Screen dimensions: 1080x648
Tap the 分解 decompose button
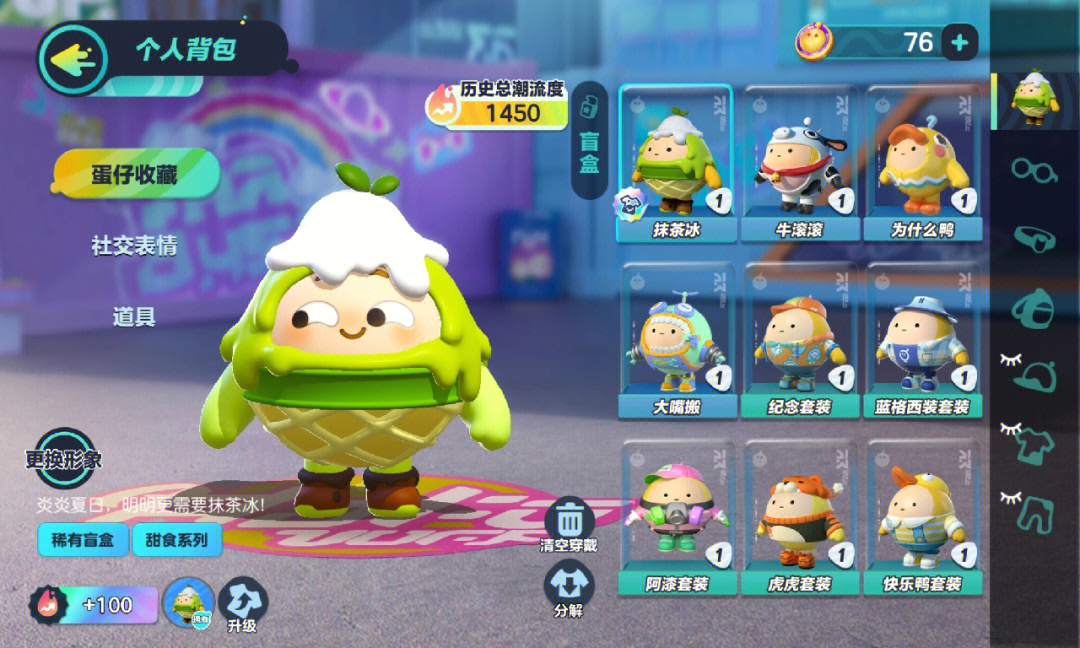click(x=569, y=590)
